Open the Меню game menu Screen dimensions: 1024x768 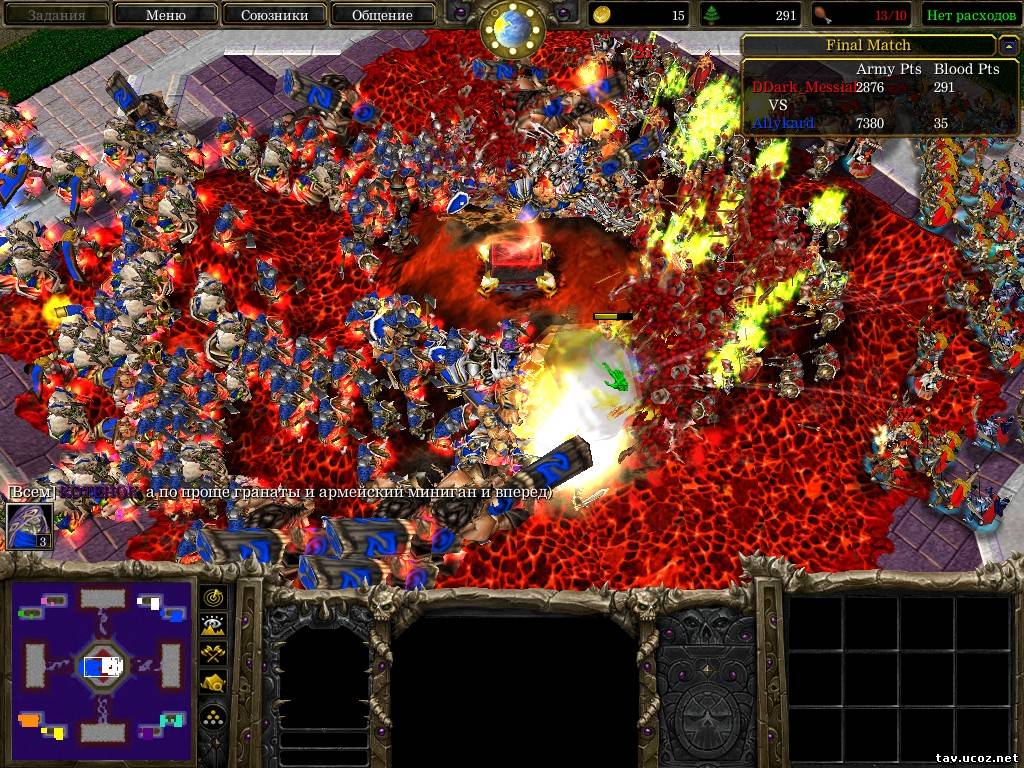tap(165, 15)
